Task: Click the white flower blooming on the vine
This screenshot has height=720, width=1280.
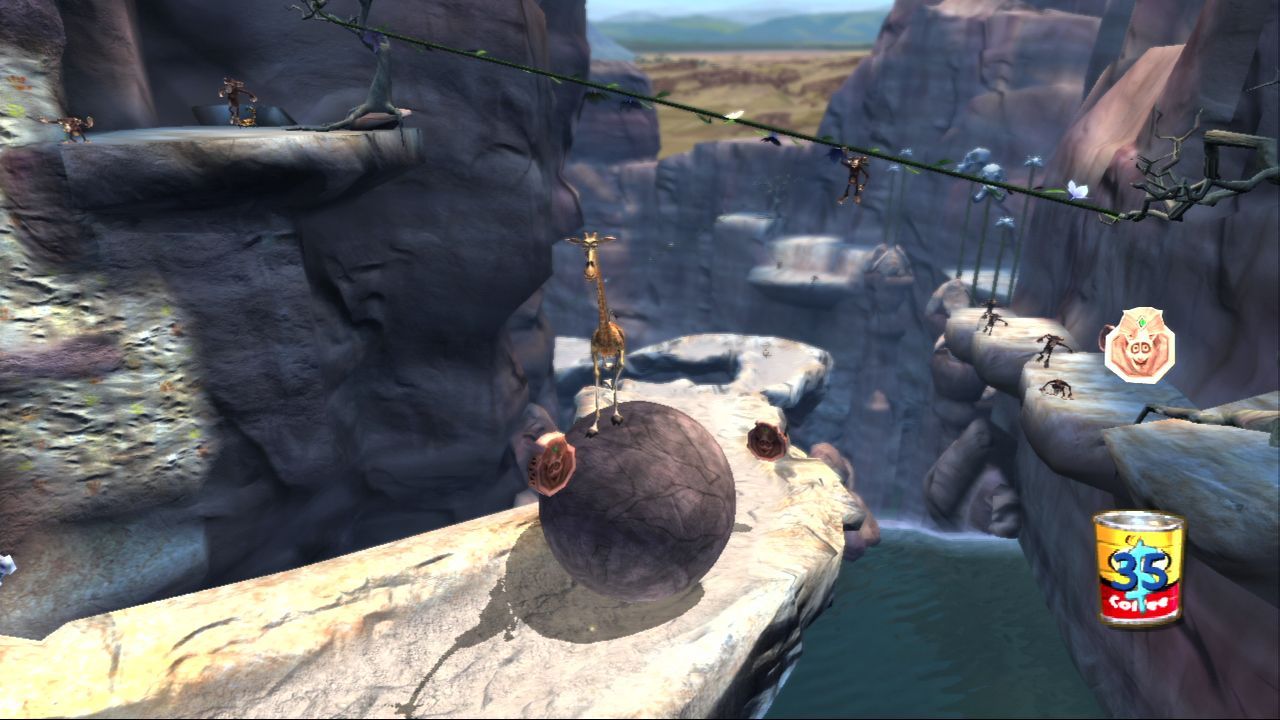Action: pos(1076,190)
